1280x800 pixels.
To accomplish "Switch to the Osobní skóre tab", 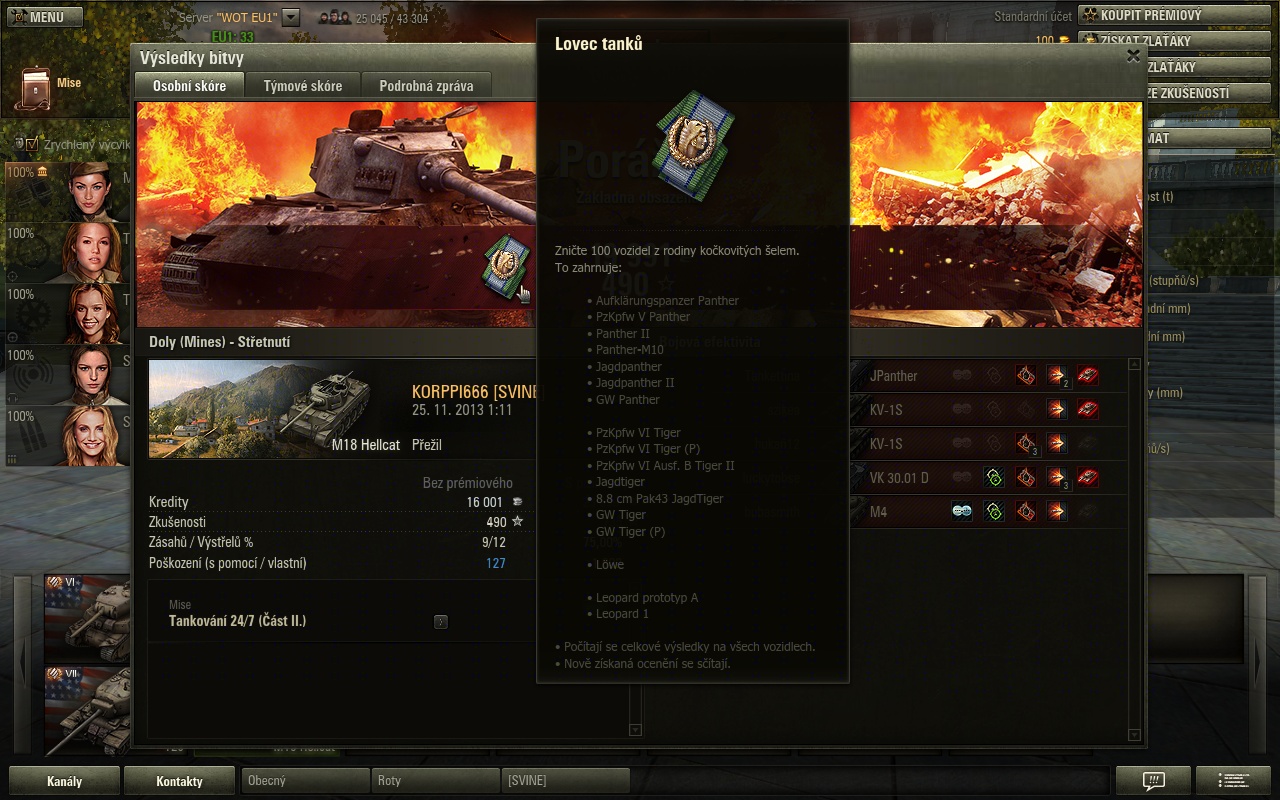I will (189, 86).
